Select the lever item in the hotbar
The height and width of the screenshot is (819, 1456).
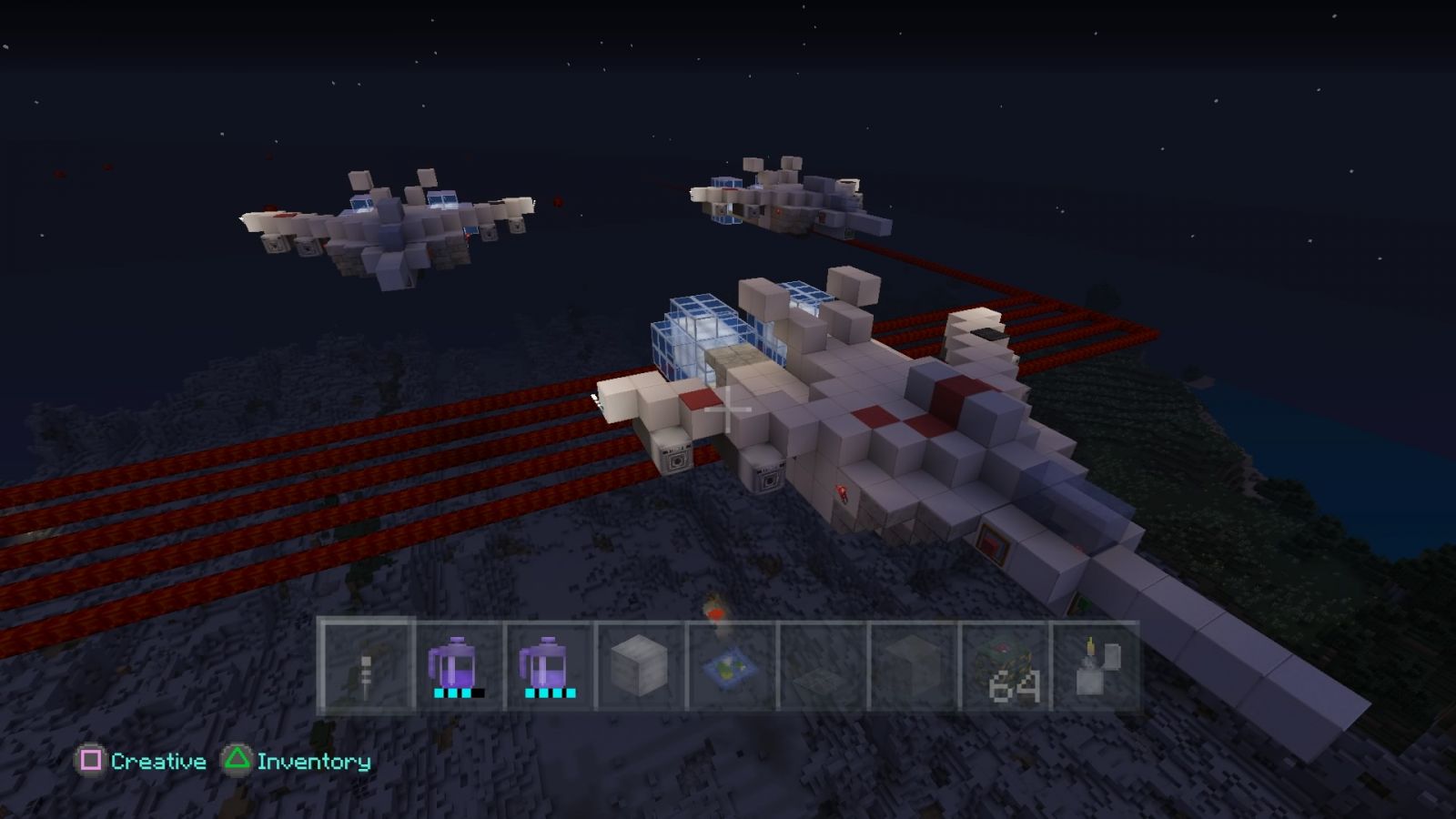pyautogui.click(x=366, y=666)
